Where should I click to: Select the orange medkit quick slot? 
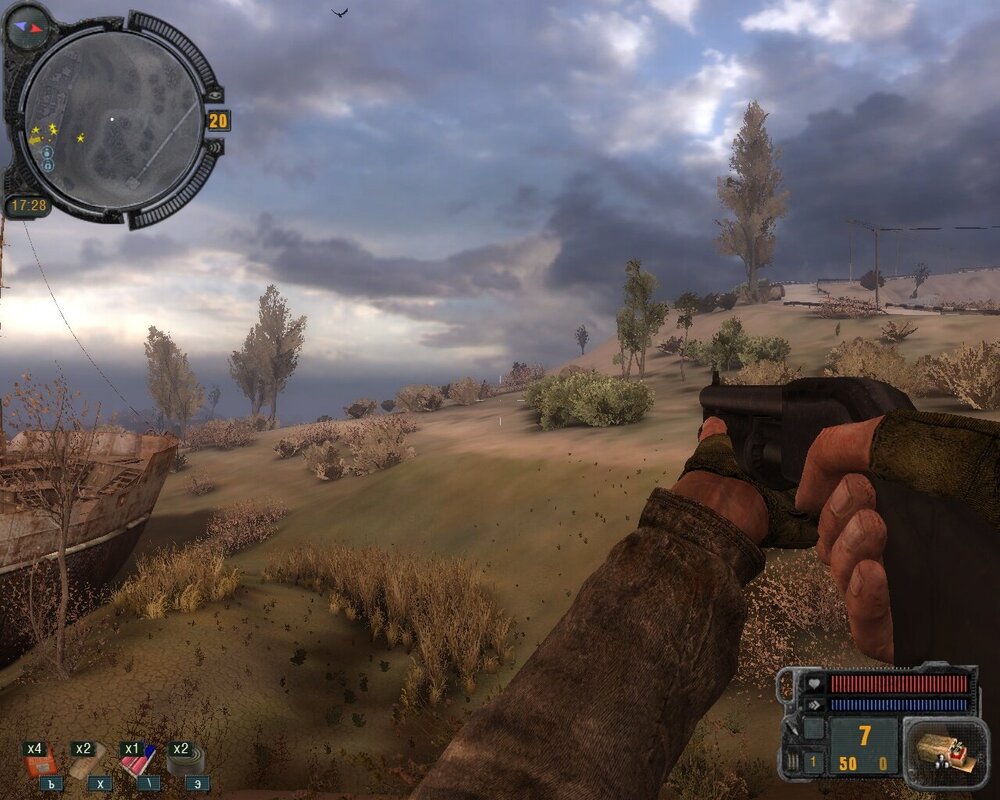coord(40,764)
